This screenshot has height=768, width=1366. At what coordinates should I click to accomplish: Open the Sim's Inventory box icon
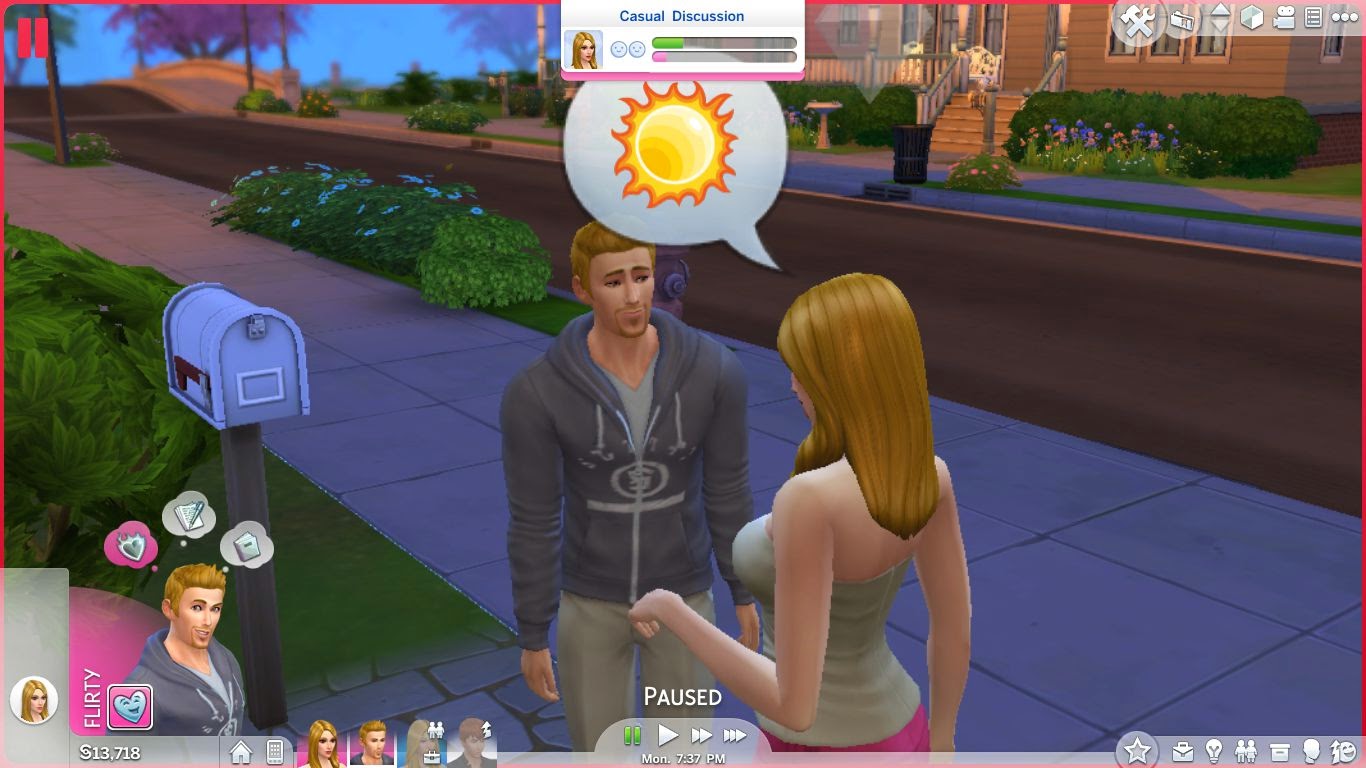pyautogui.click(x=1281, y=750)
